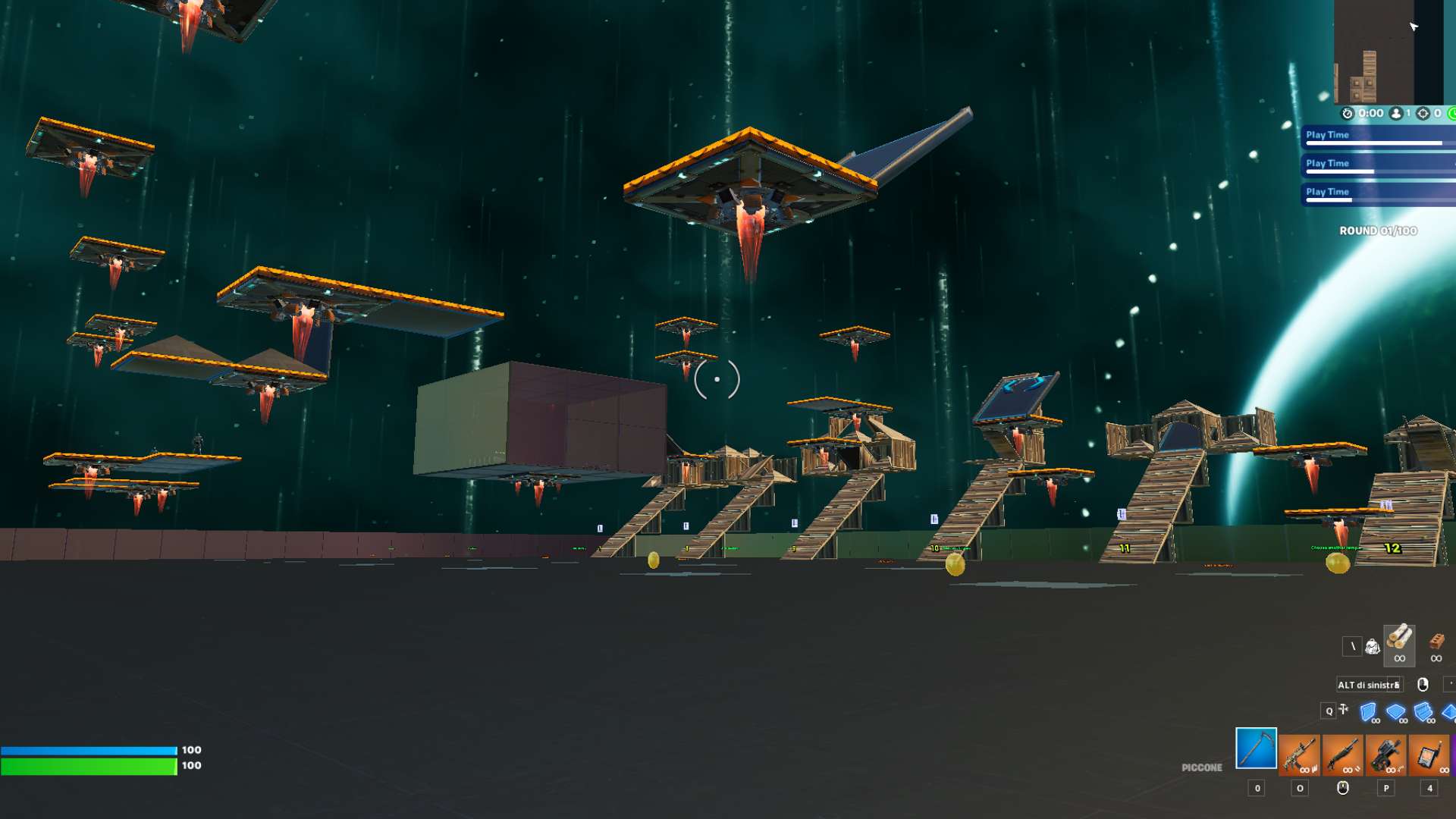Select the submachine gun hotbar slot
This screenshot has height=819, width=1456.
coord(1385,755)
